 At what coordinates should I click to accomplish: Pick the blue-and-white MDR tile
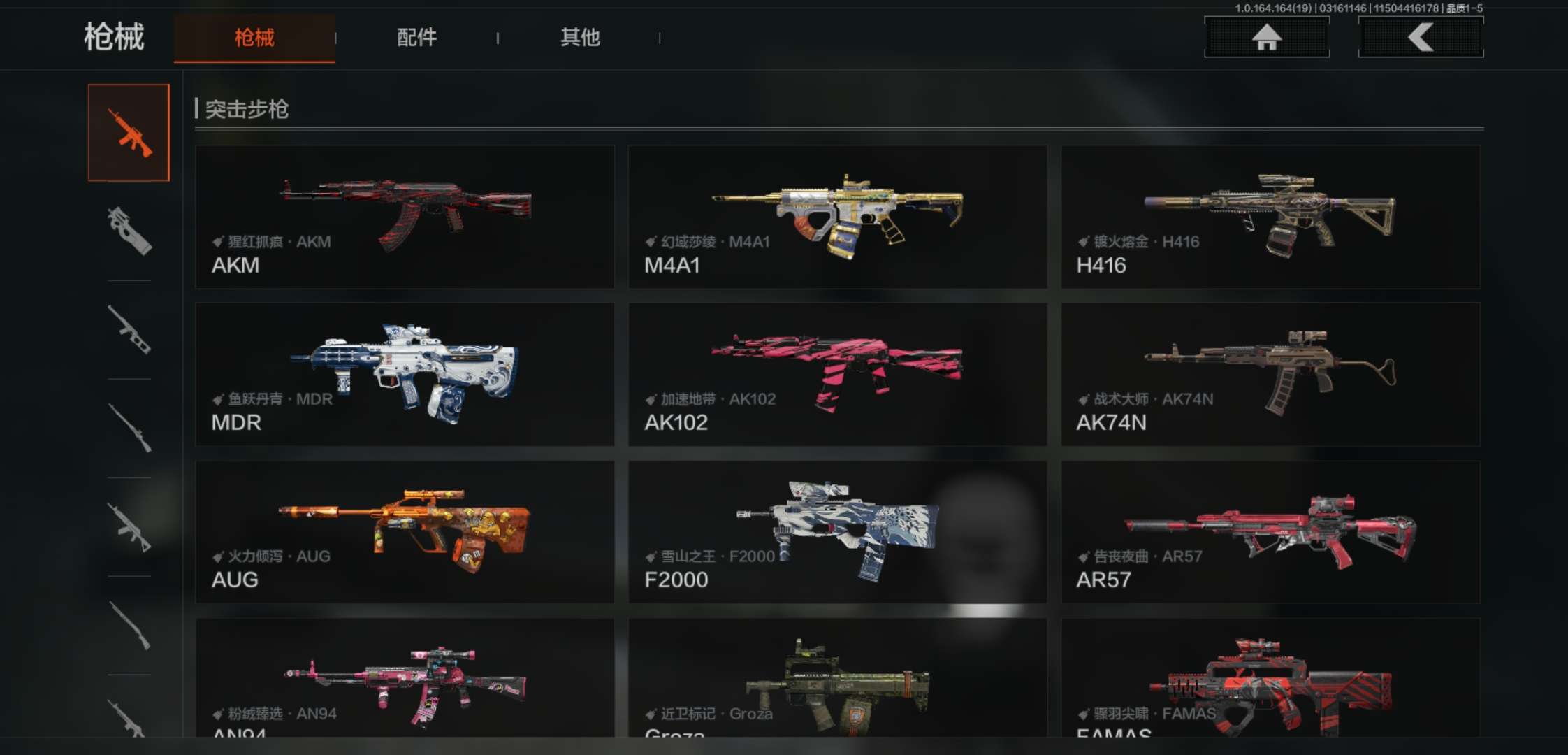pos(405,374)
